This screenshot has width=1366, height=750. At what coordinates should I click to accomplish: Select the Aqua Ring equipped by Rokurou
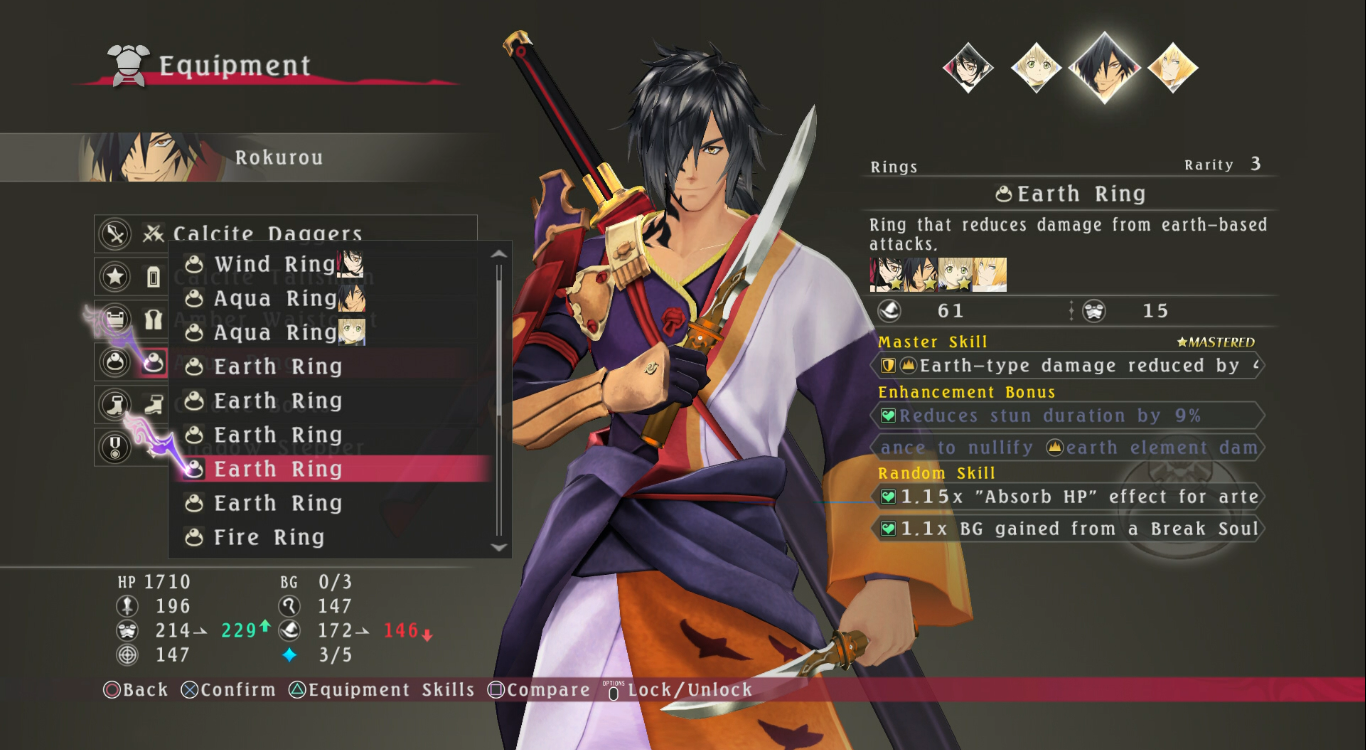tap(275, 299)
